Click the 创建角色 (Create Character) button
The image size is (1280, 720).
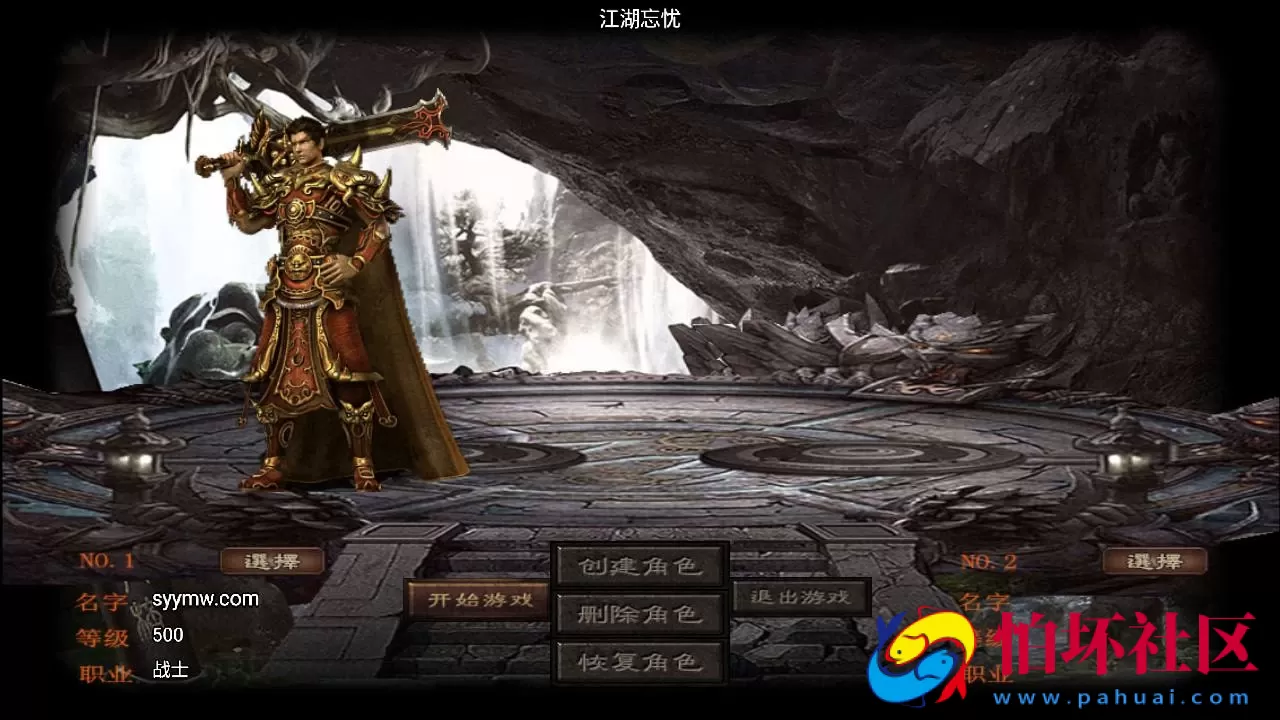[x=639, y=565]
